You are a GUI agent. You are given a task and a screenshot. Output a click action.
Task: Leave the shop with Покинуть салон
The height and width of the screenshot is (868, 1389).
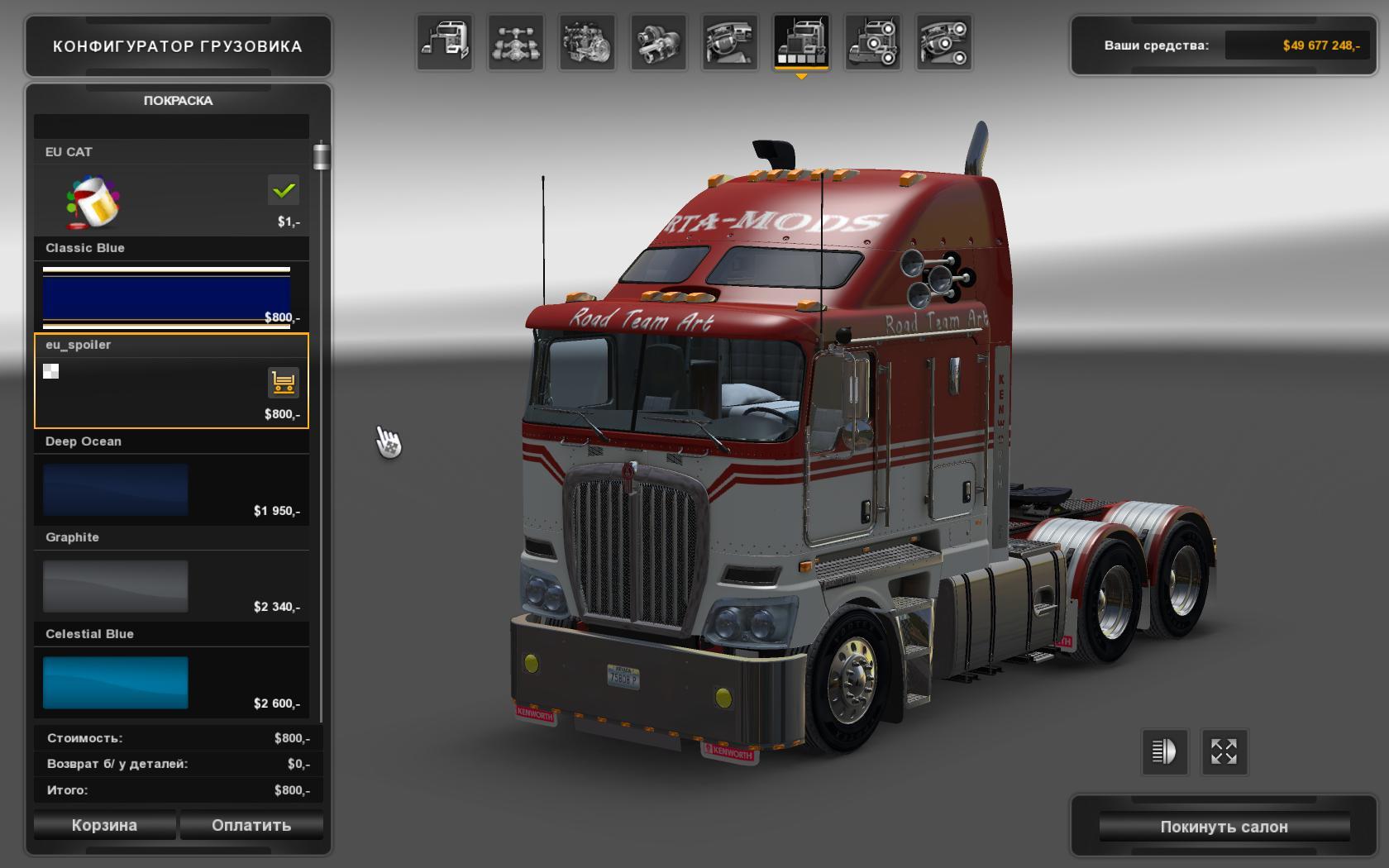(1224, 827)
